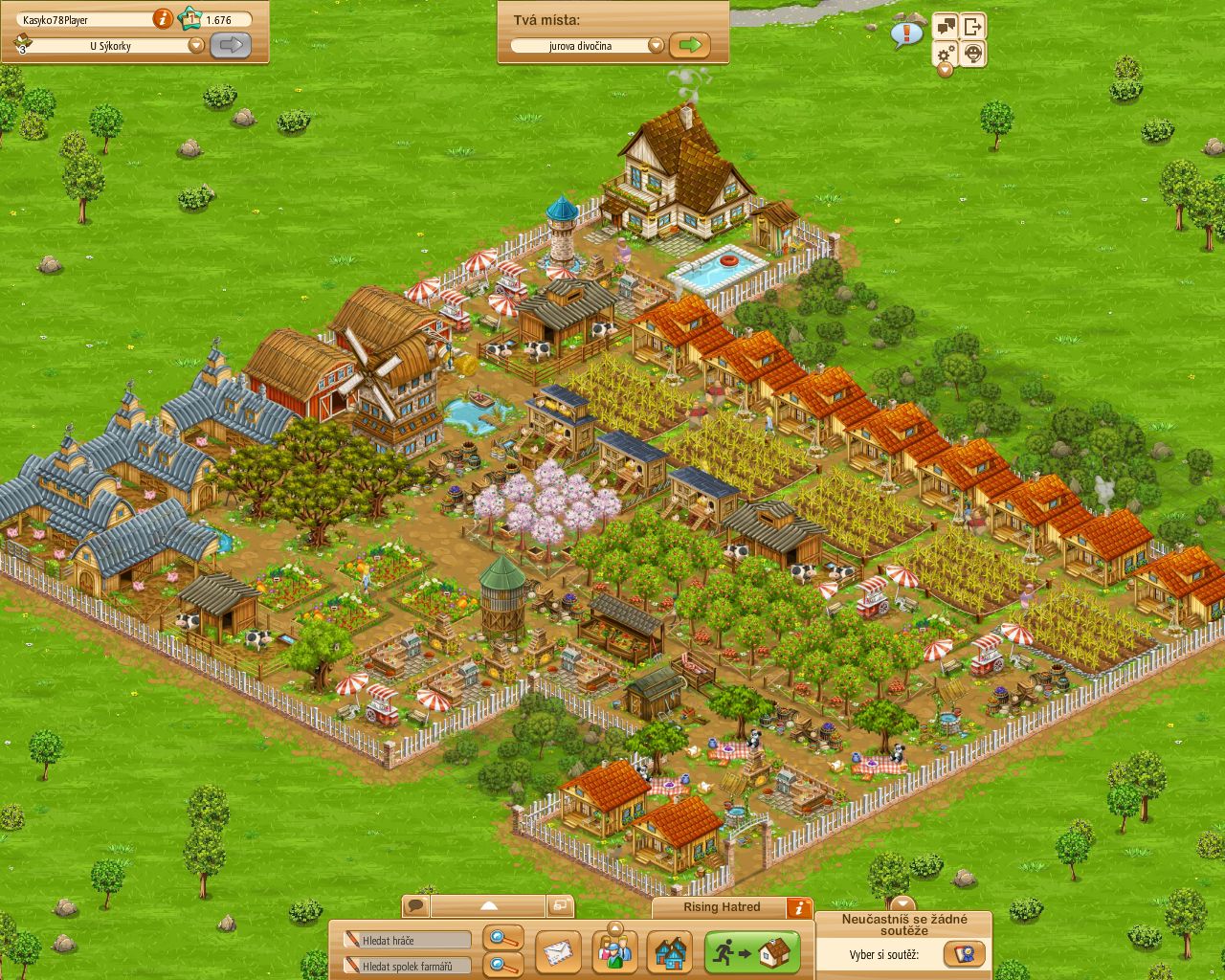Open the chat bubble tab at bottom left

pos(414,903)
